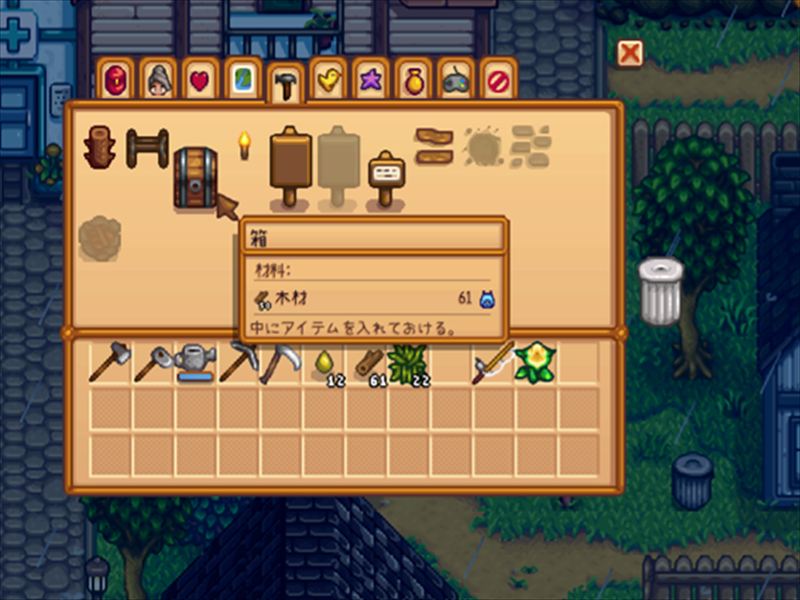Open the social tab with the heart
Screen dimensions: 800x600
200,79
